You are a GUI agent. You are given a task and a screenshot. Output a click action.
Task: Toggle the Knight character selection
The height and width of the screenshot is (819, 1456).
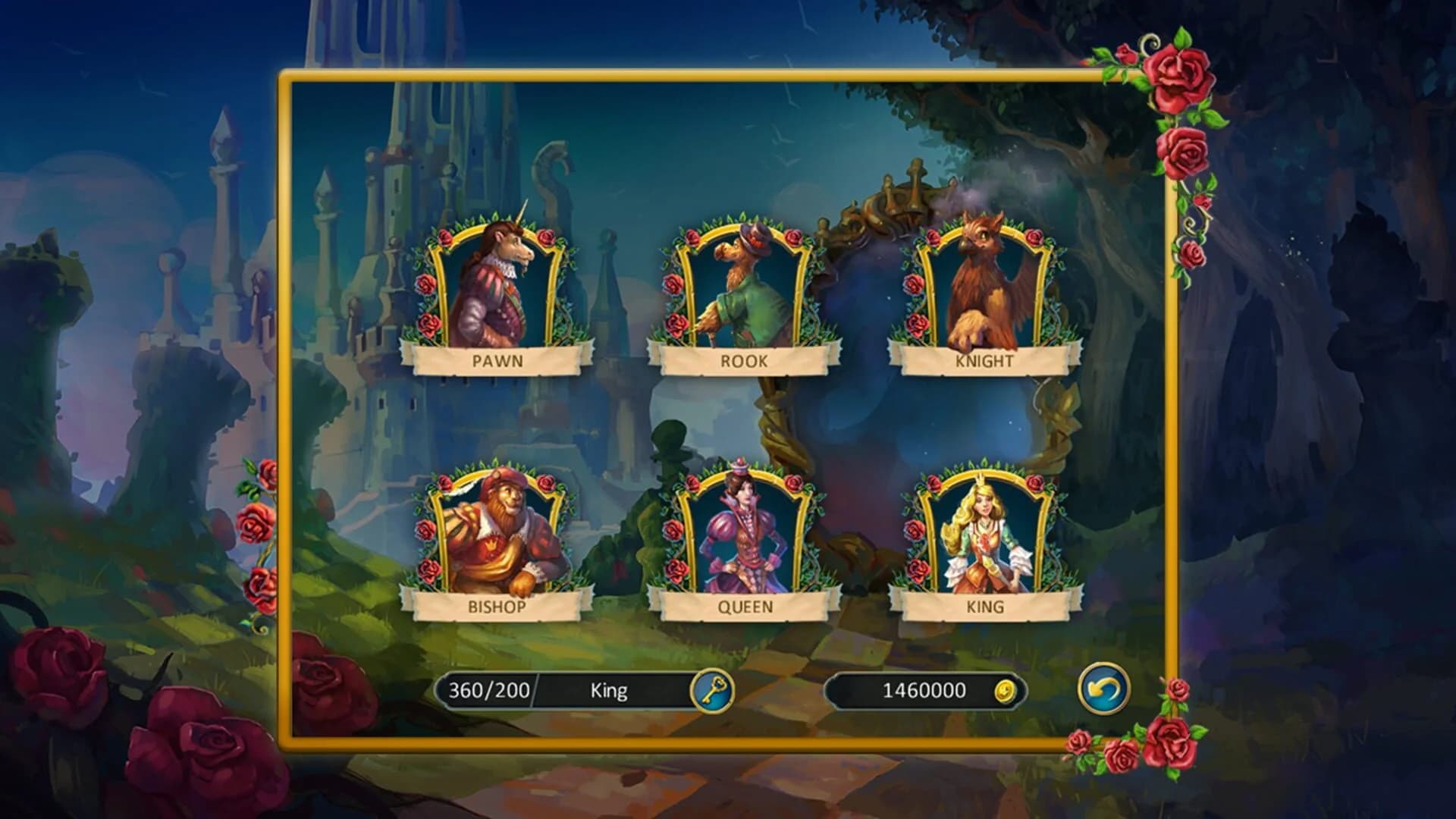point(982,288)
